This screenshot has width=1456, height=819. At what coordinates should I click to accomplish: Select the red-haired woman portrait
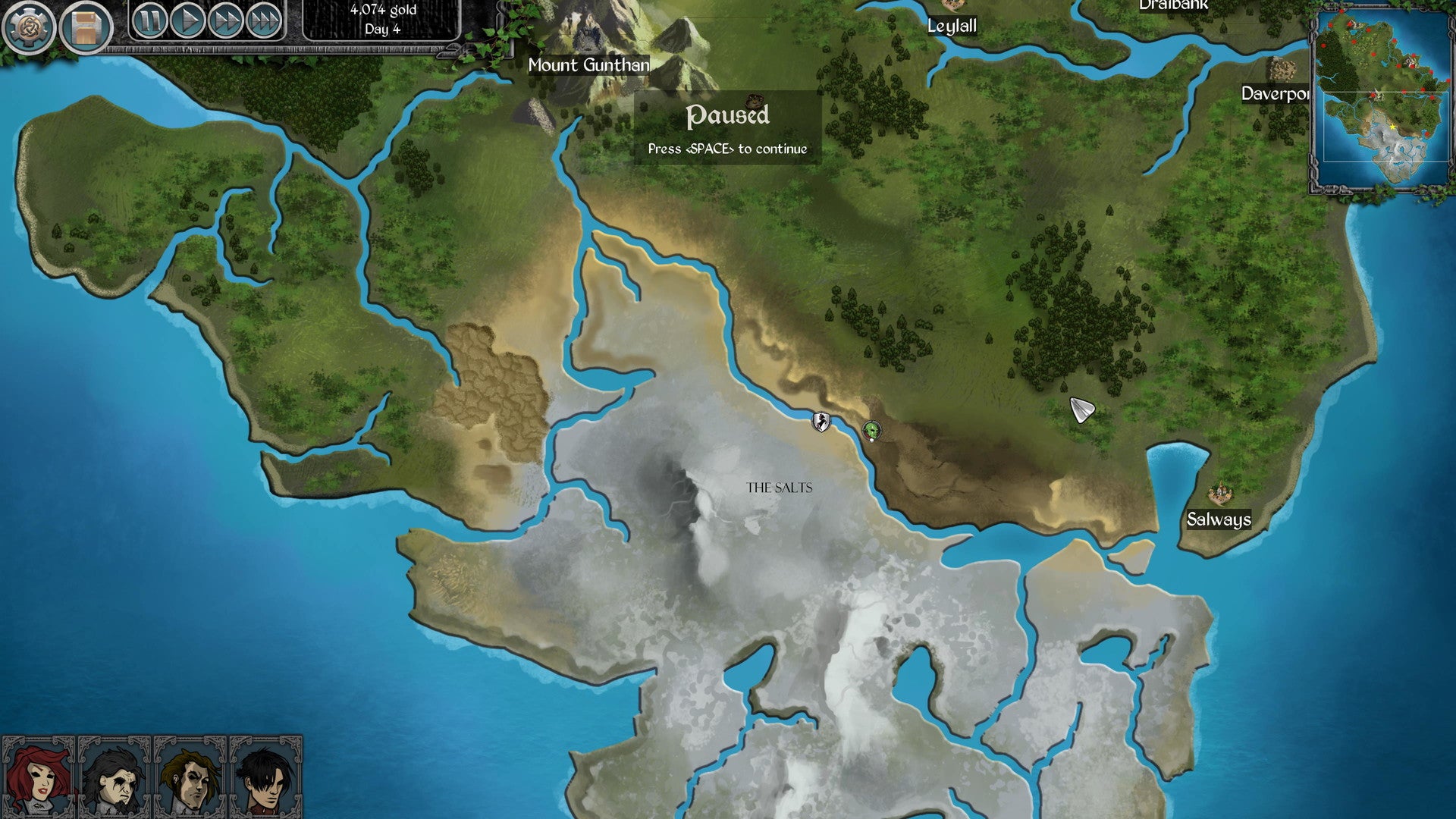click(x=38, y=777)
